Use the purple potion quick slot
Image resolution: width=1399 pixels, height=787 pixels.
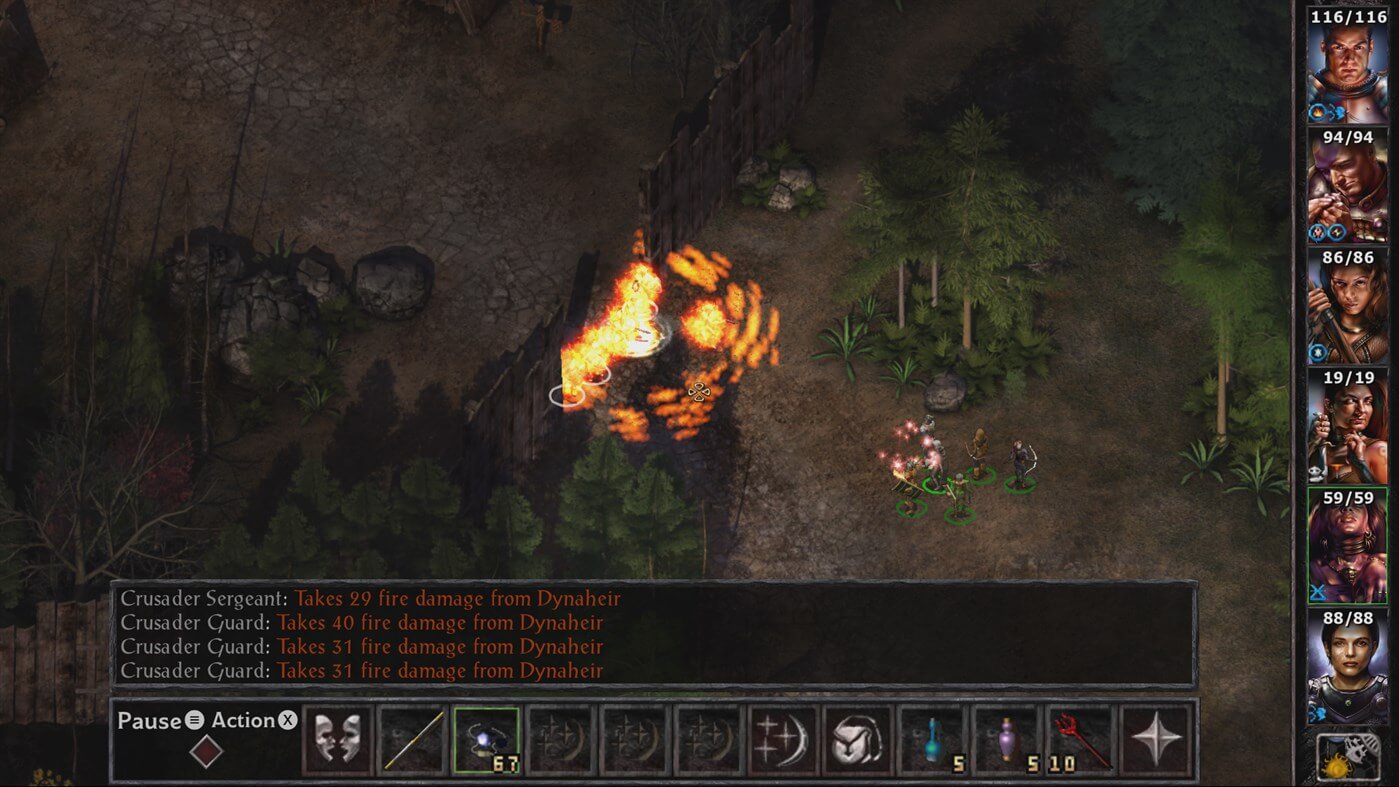pyautogui.click(x=1006, y=740)
